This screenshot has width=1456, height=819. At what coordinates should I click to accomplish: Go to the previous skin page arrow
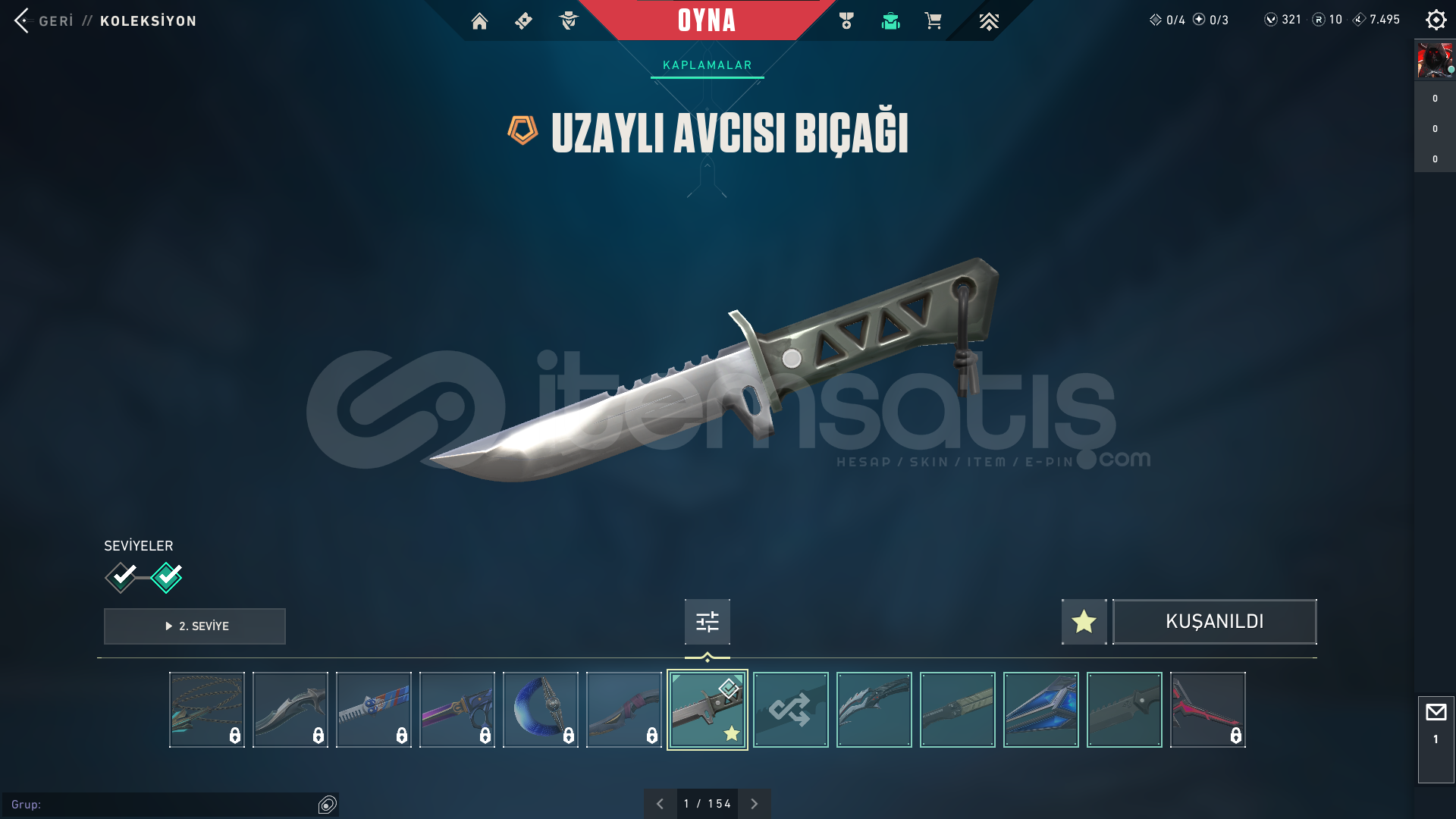coord(660,803)
